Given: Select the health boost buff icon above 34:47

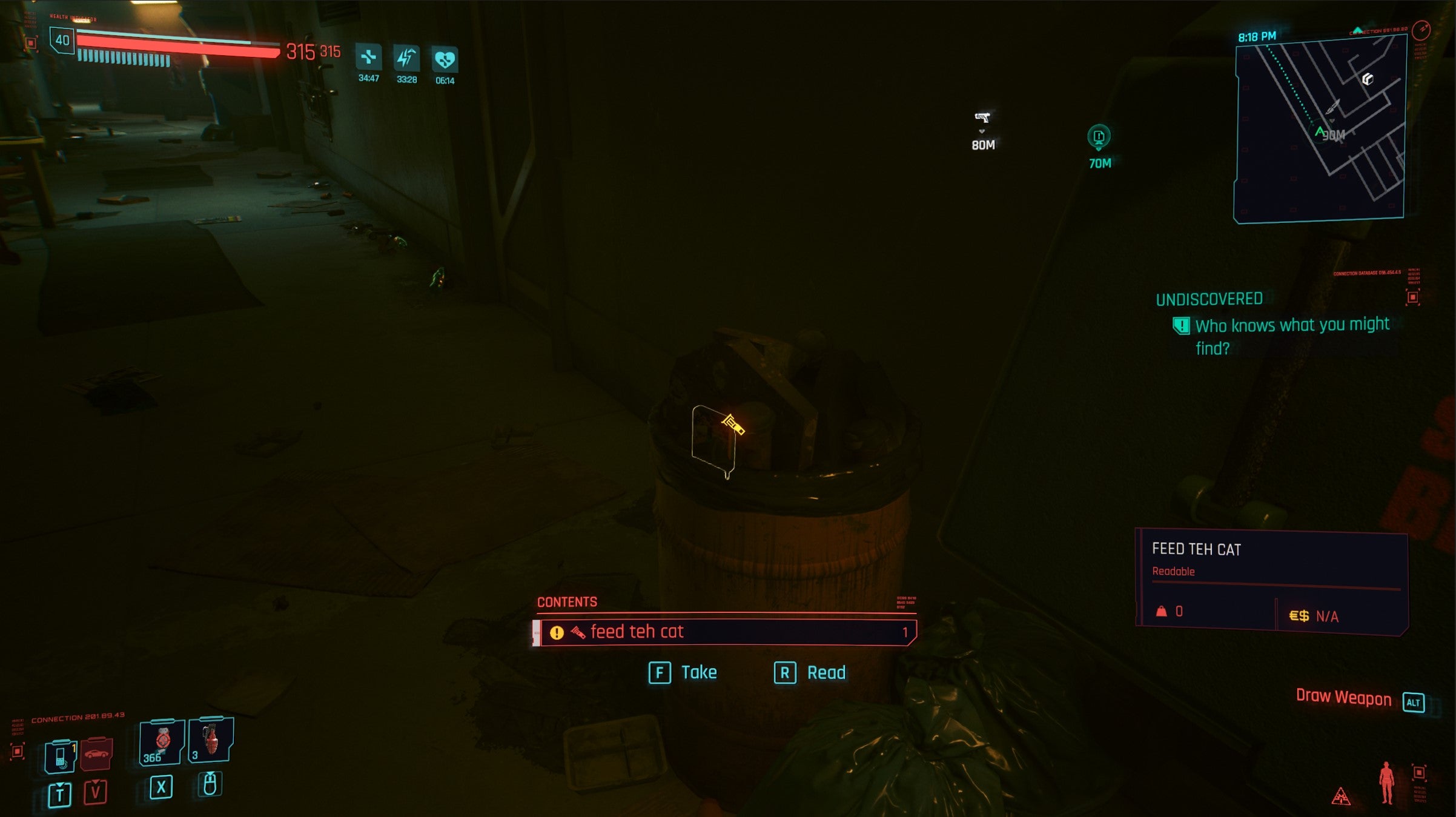Looking at the screenshot, I should click(369, 58).
